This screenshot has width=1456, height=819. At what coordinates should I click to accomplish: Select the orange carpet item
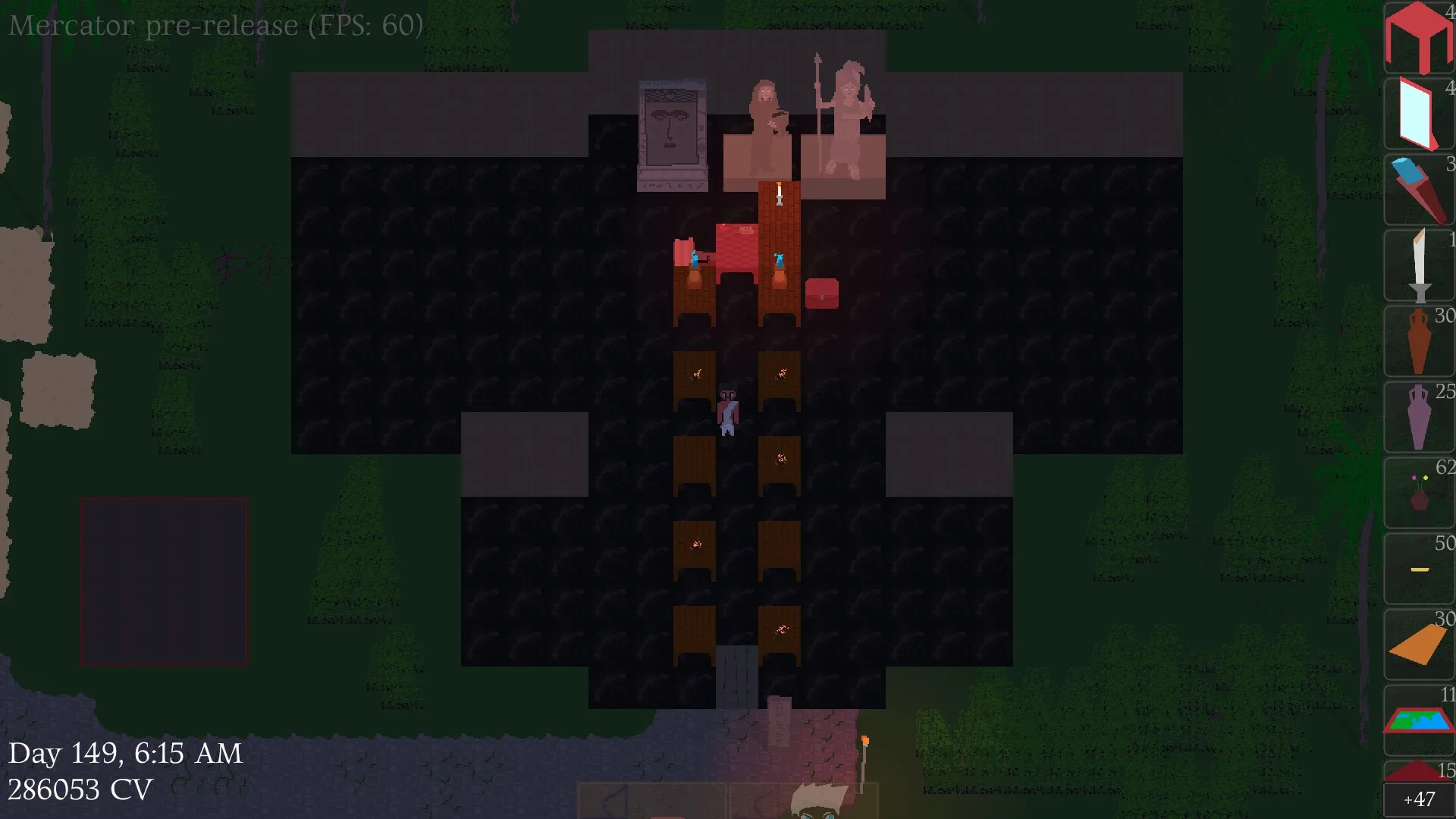pos(1418,645)
